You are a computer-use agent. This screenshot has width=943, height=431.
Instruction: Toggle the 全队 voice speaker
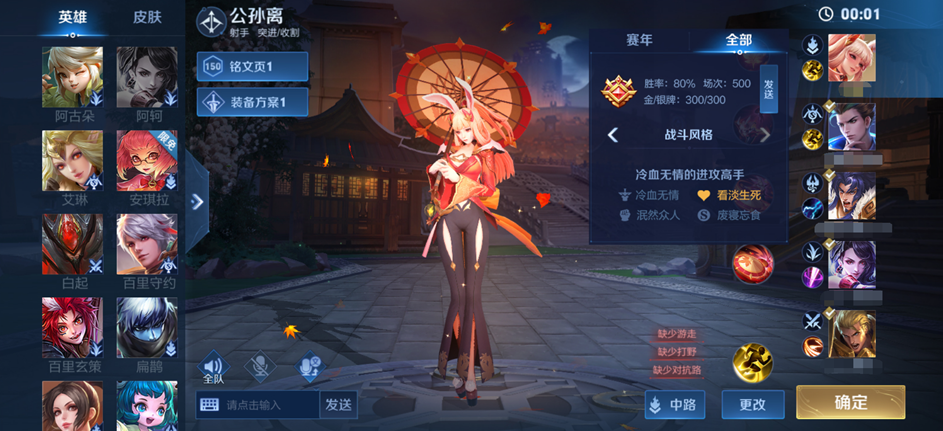tap(213, 368)
